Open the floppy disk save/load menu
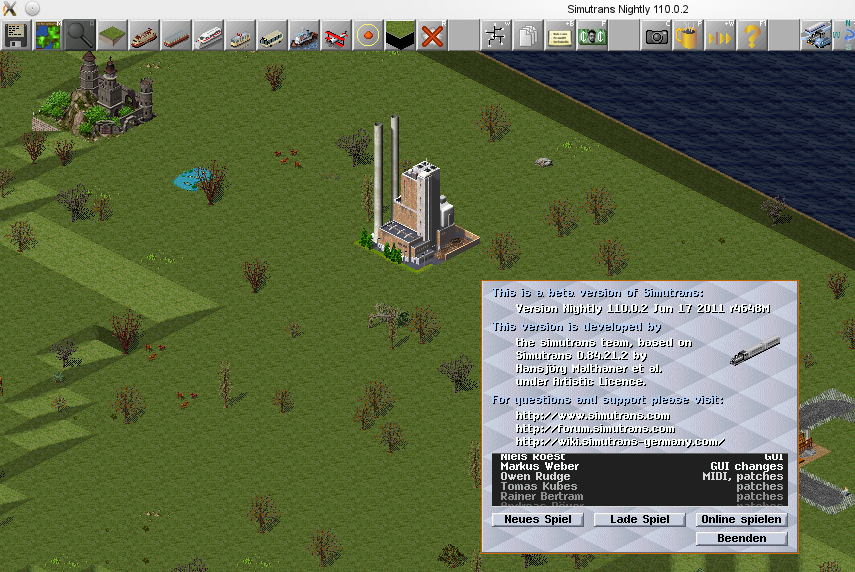This screenshot has width=855, height=572. [x=16, y=36]
